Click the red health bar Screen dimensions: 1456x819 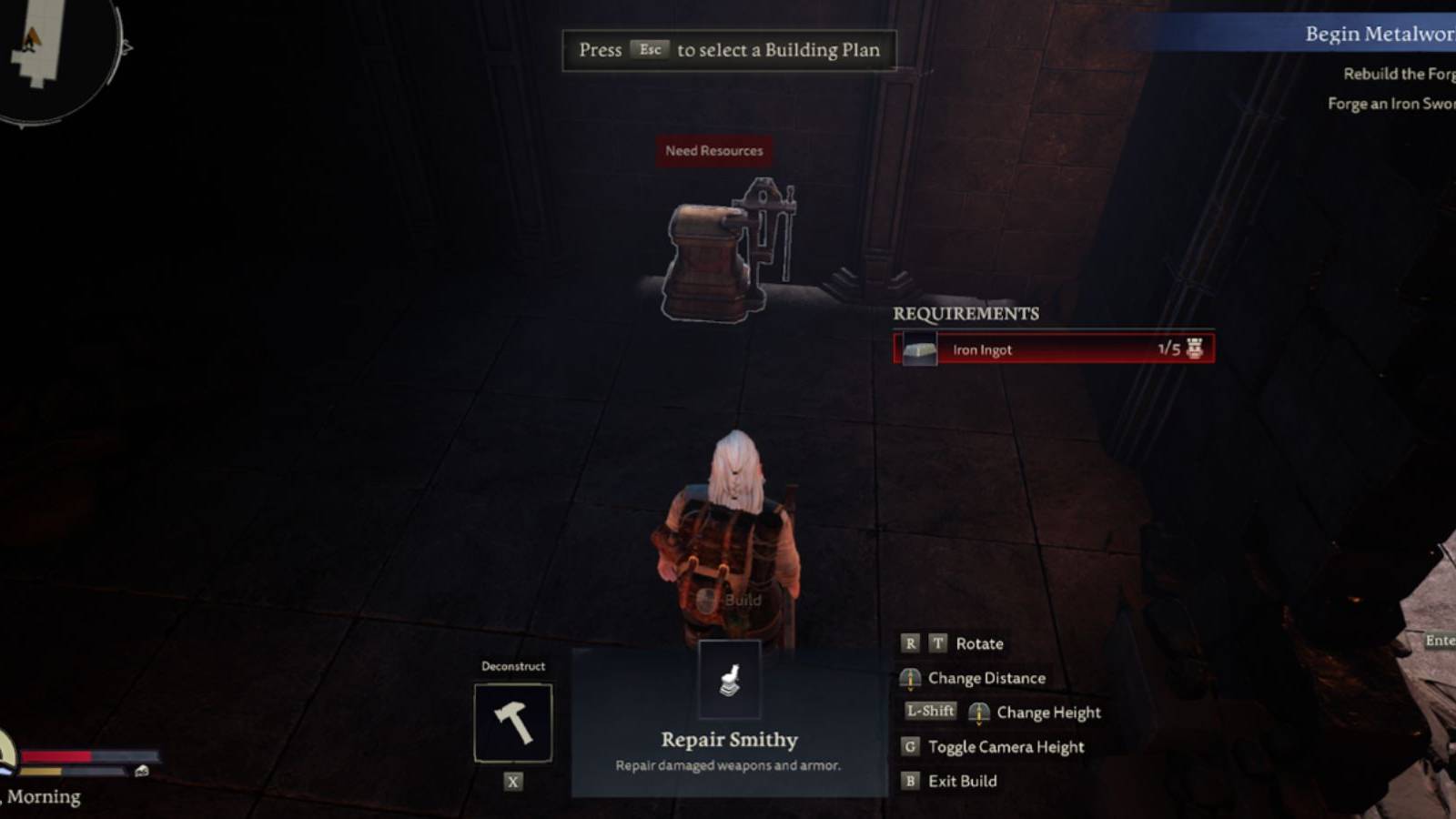55,756
